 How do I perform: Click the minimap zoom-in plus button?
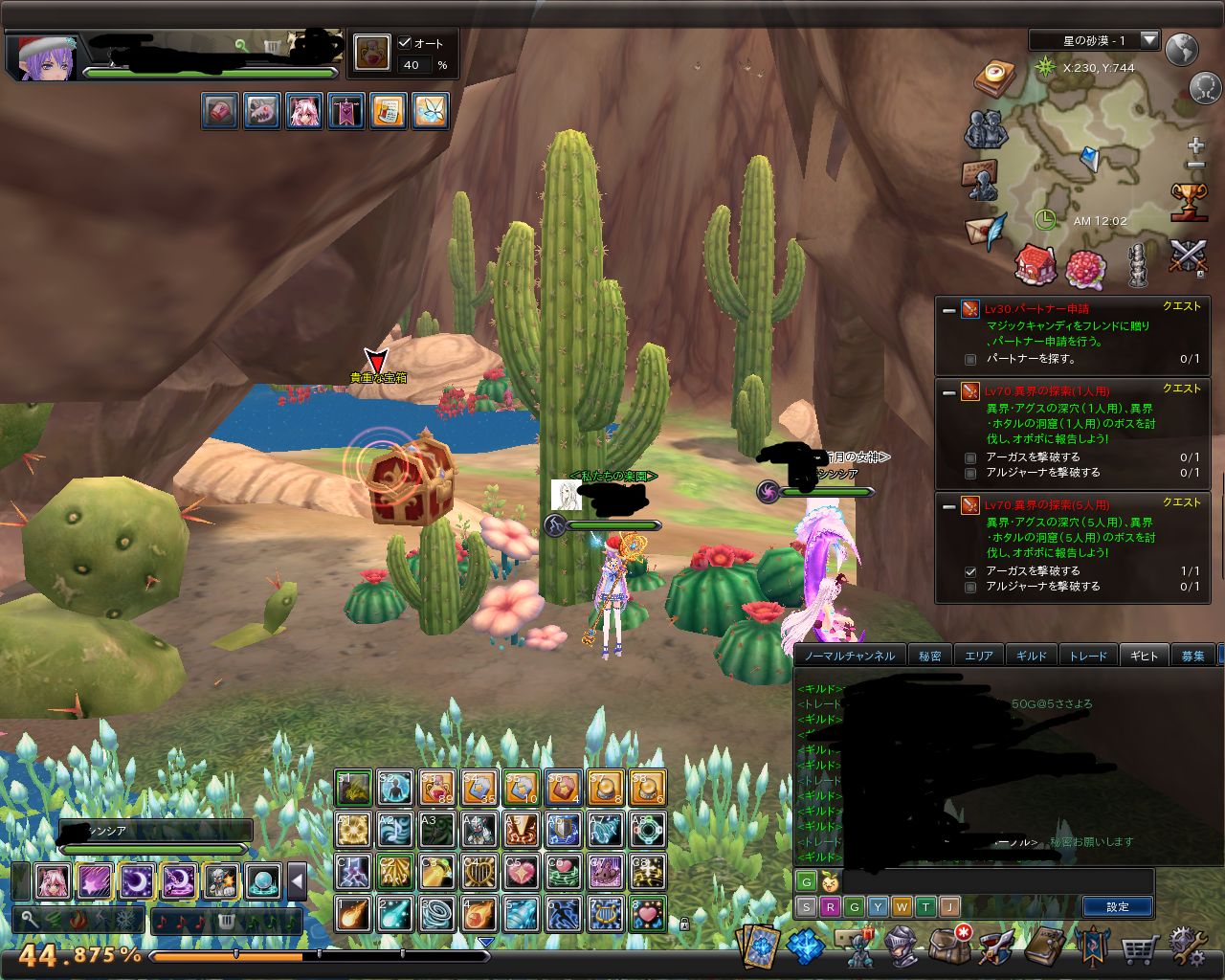(1195, 146)
